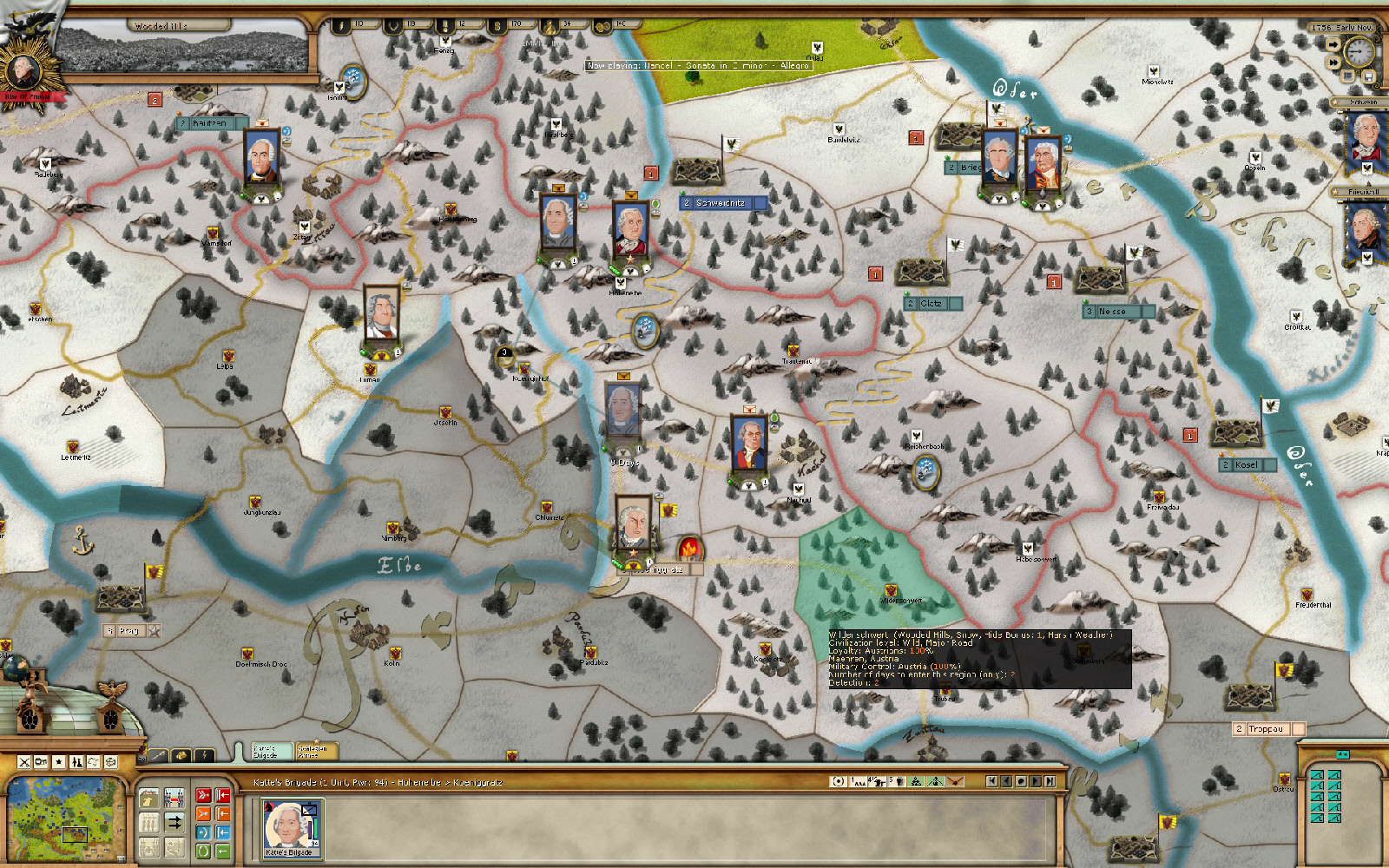Jump to the last unit with skip-forward arrow
1389x868 pixels.
coord(1050,781)
